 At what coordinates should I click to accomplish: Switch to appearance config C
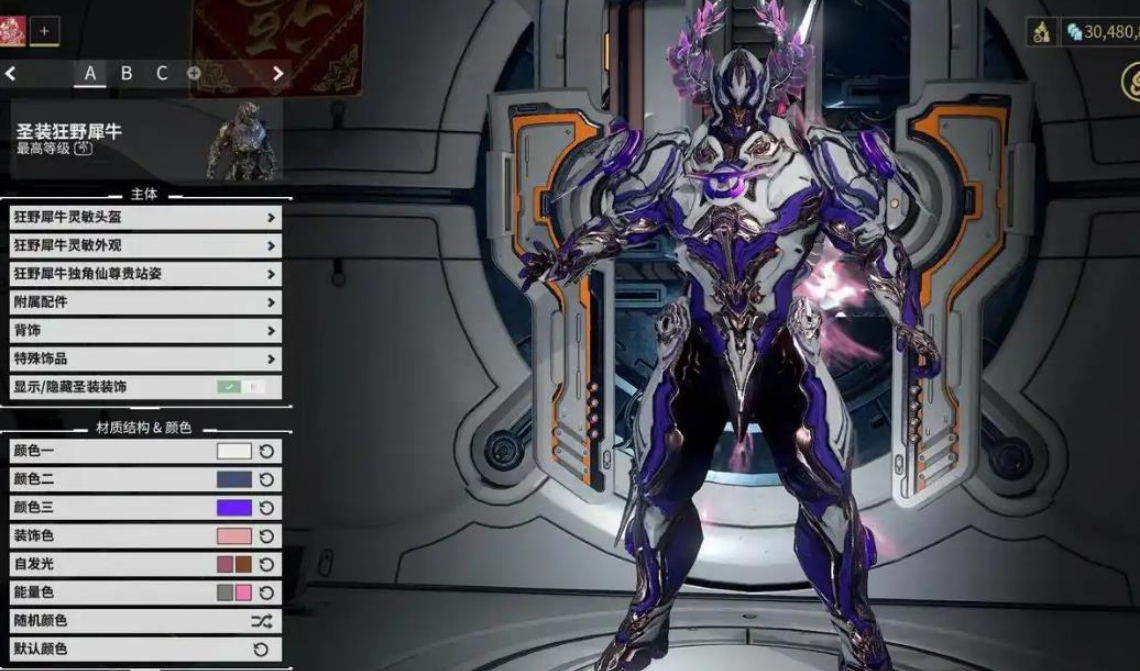click(x=162, y=73)
